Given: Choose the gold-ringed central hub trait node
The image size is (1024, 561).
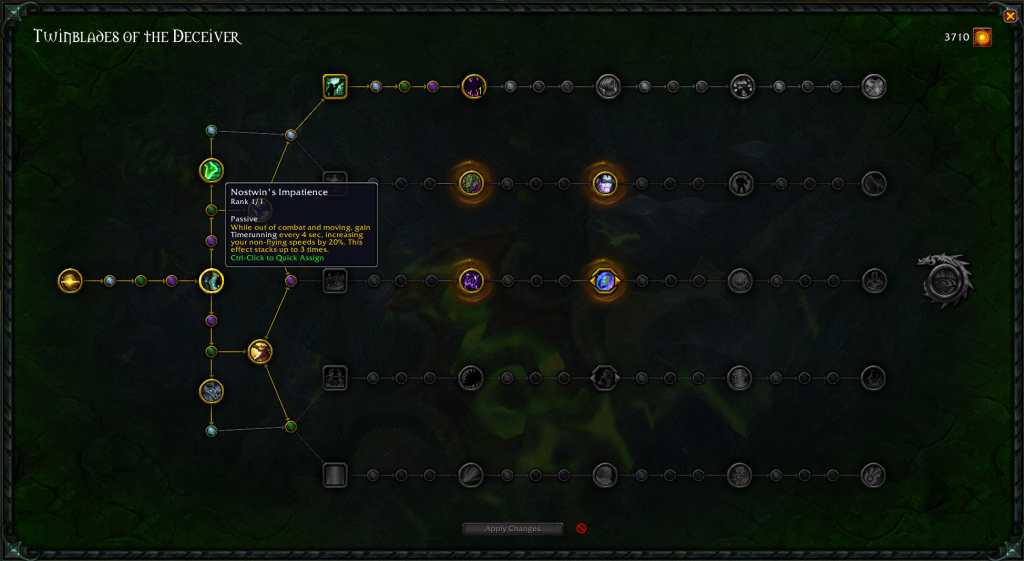Looking at the screenshot, I should (211, 281).
